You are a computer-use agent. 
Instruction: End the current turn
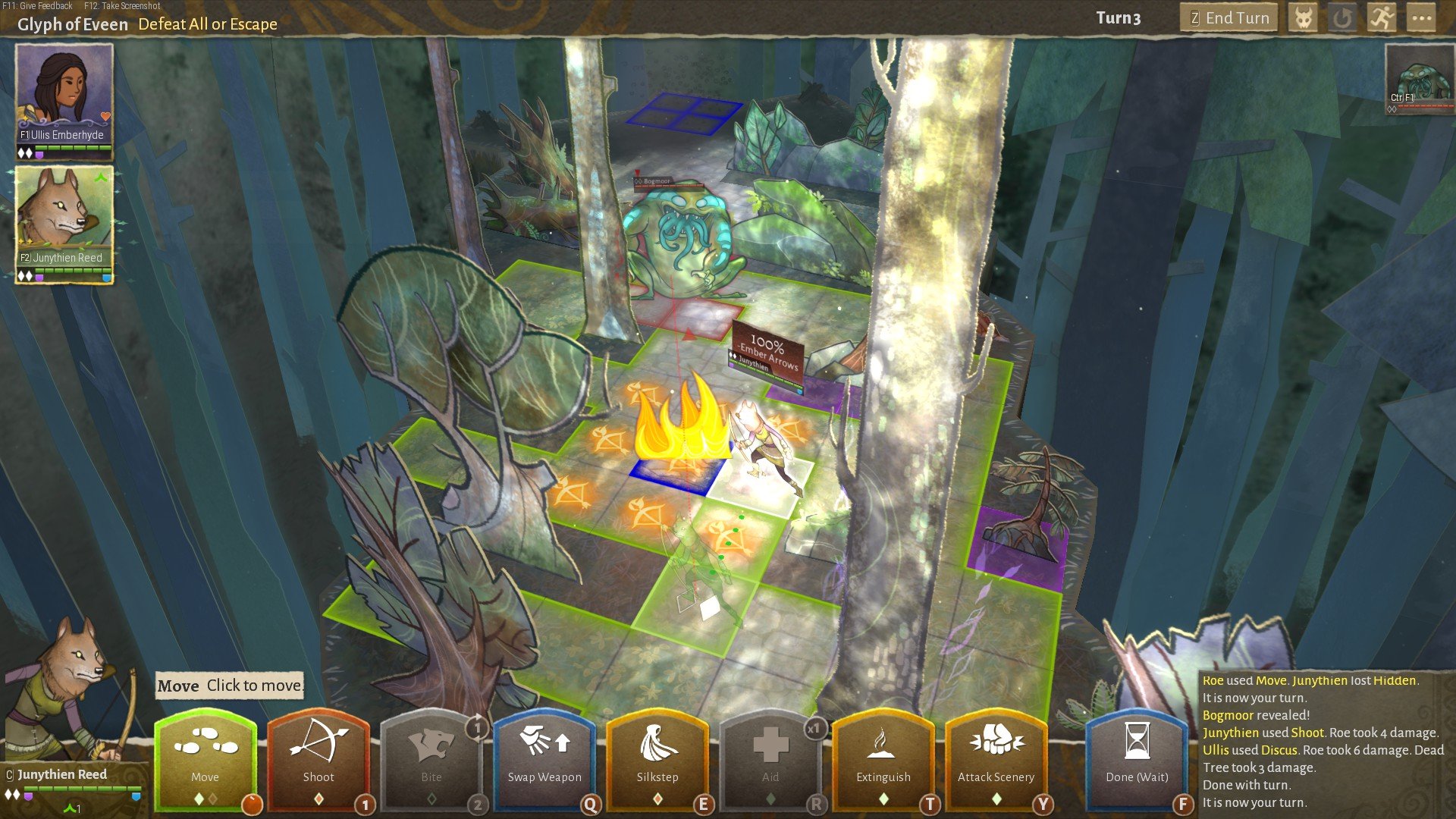pyautogui.click(x=1228, y=18)
